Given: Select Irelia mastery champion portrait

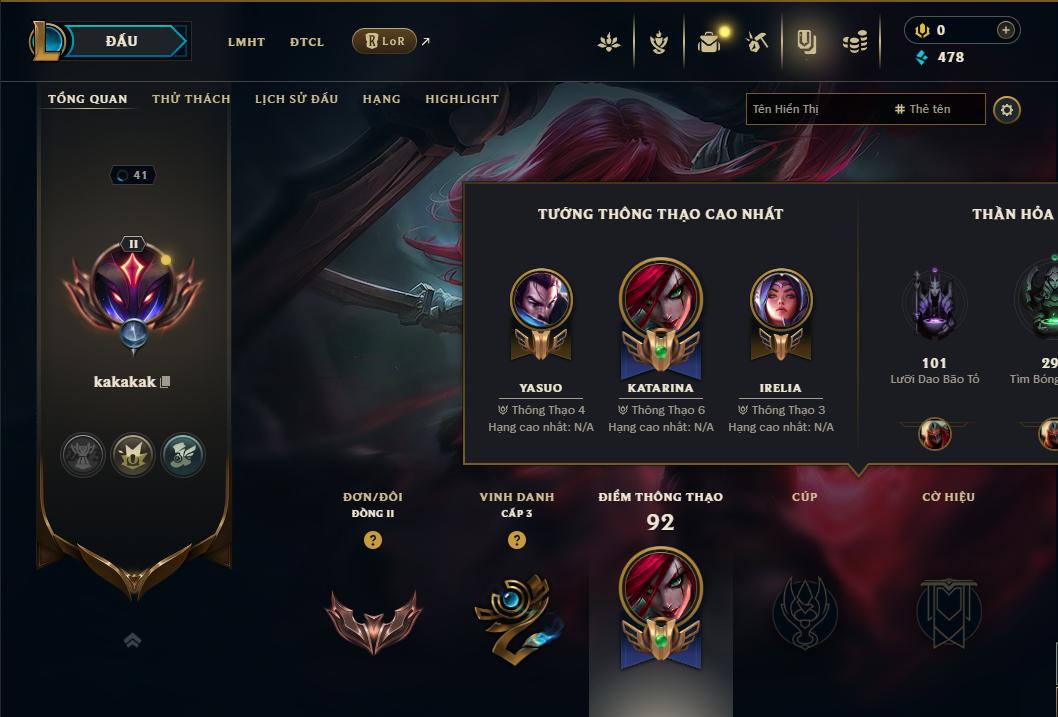Looking at the screenshot, I should tap(781, 300).
